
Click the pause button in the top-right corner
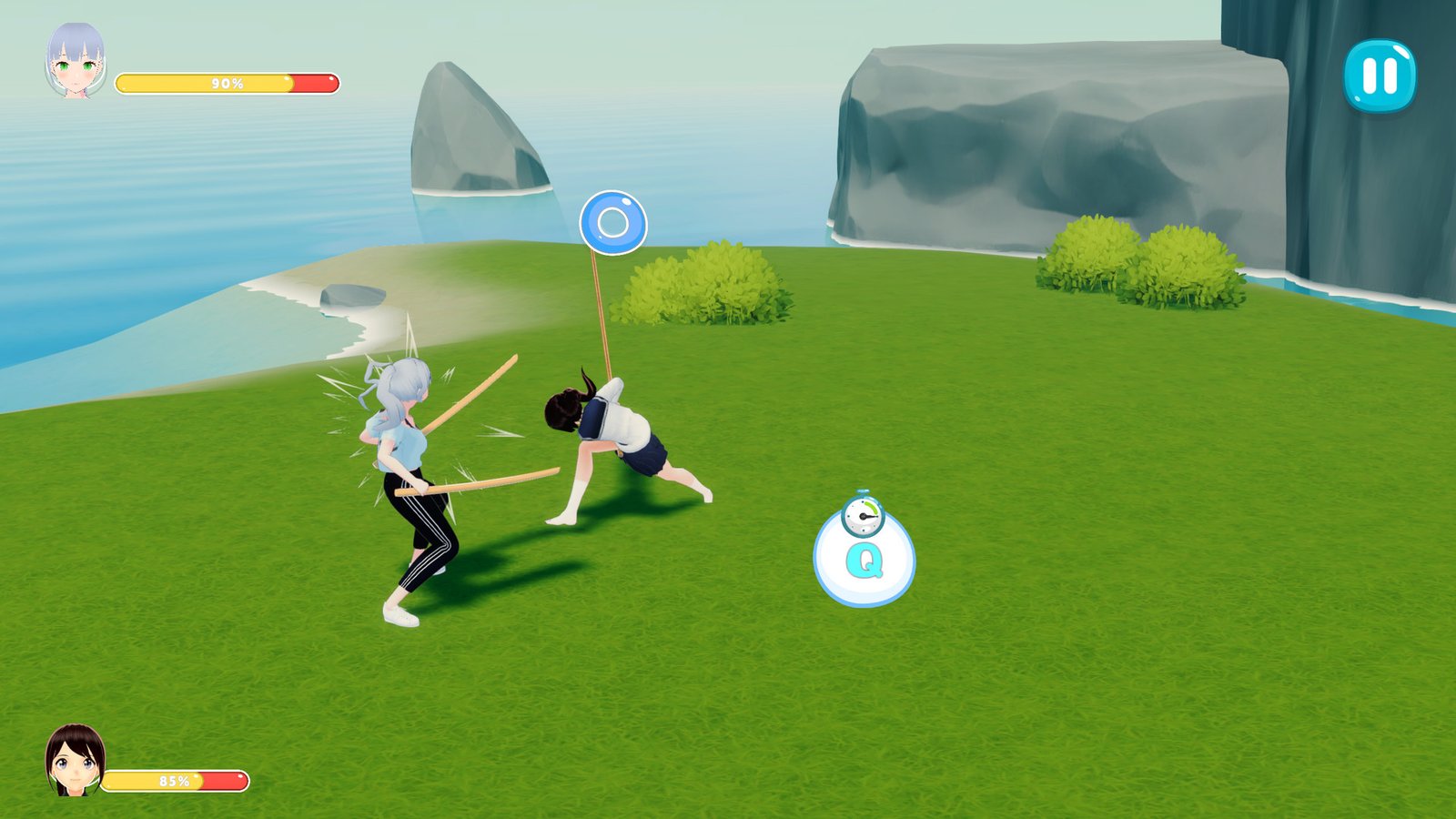pos(1379,81)
